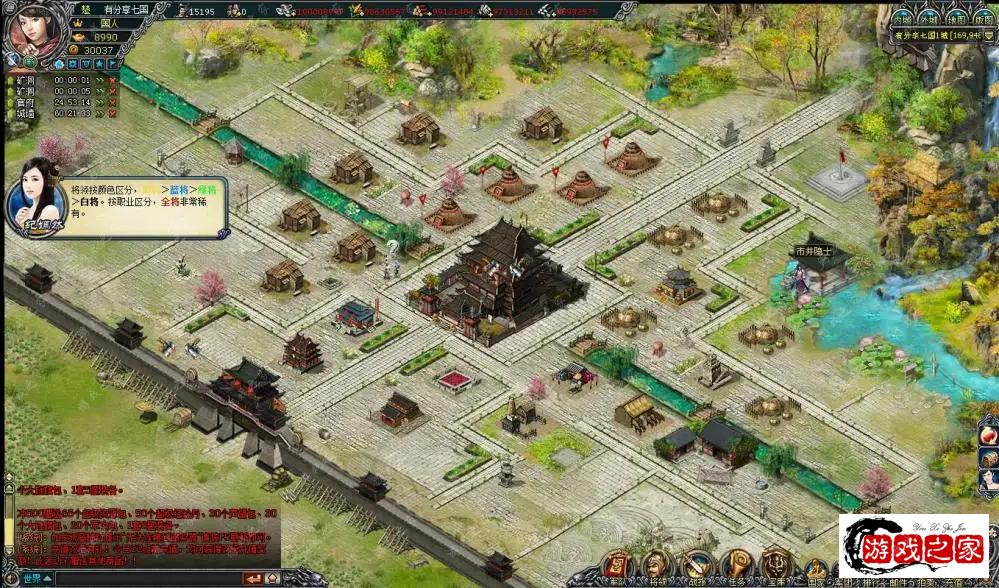
Task: Open the 地图 (Map) view
Action: [x=956, y=19]
